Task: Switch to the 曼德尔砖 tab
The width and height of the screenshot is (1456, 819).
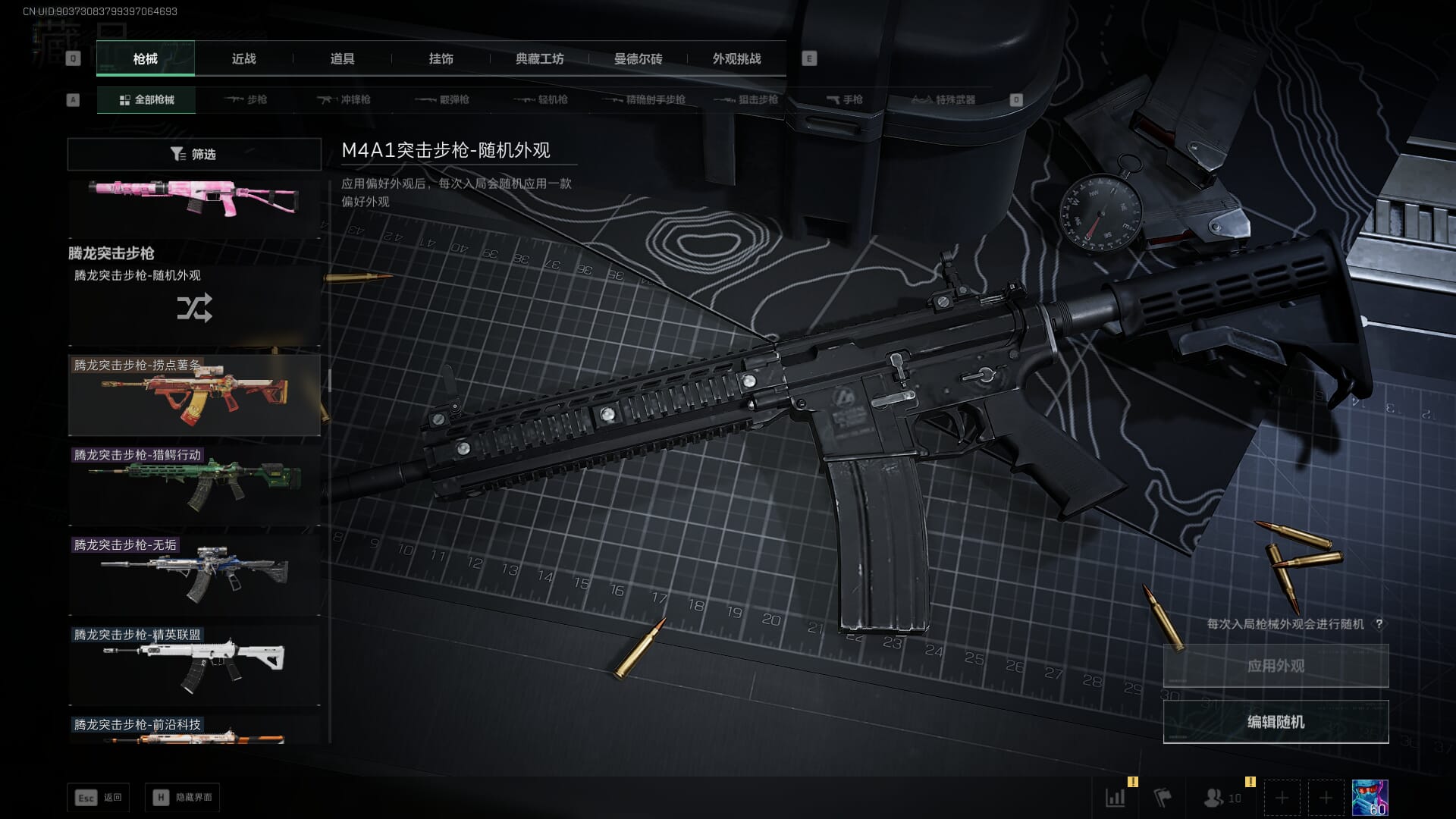Action: click(638, 59)
